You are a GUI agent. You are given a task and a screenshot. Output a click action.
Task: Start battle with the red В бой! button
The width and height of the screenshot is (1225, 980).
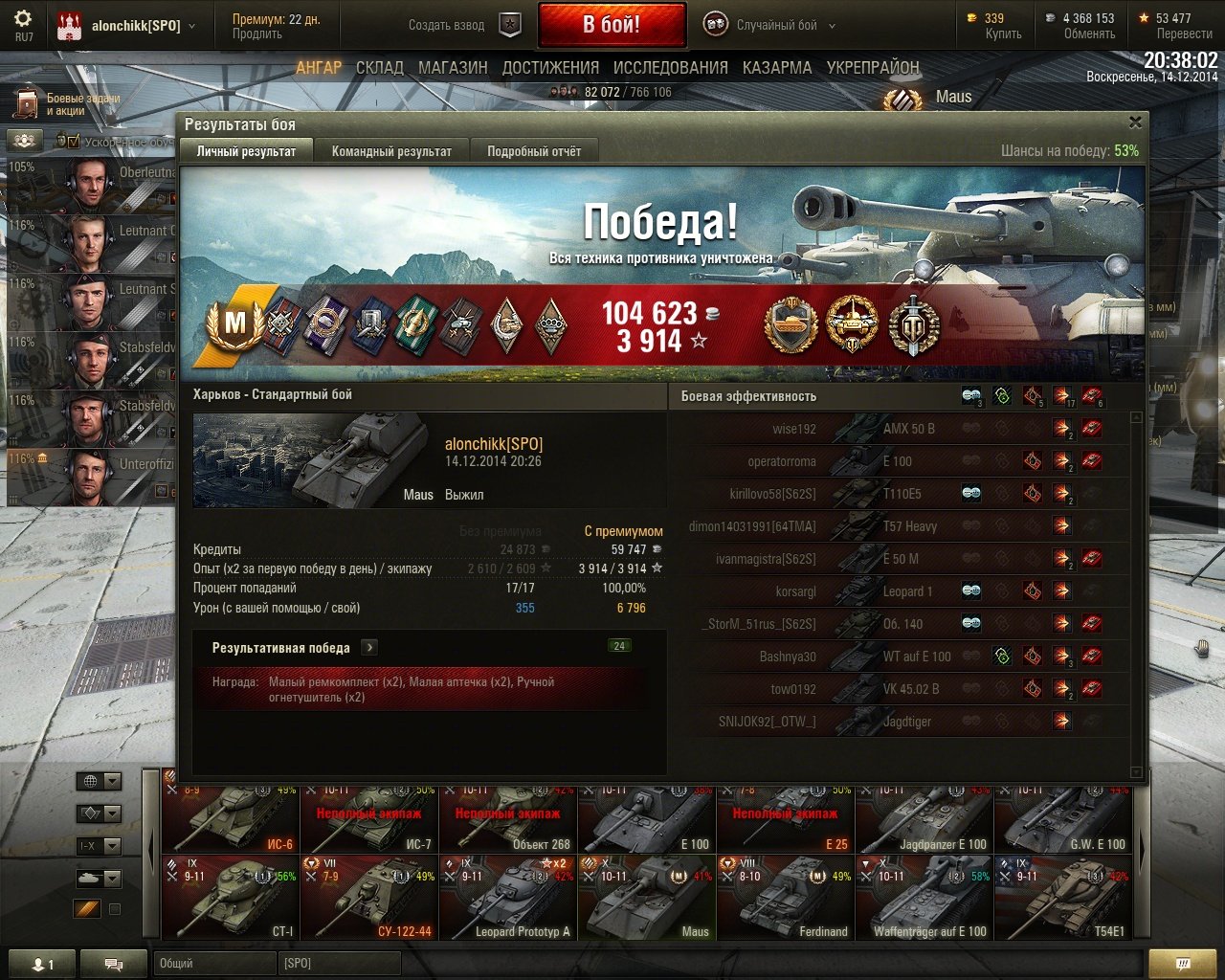point(612,25)
